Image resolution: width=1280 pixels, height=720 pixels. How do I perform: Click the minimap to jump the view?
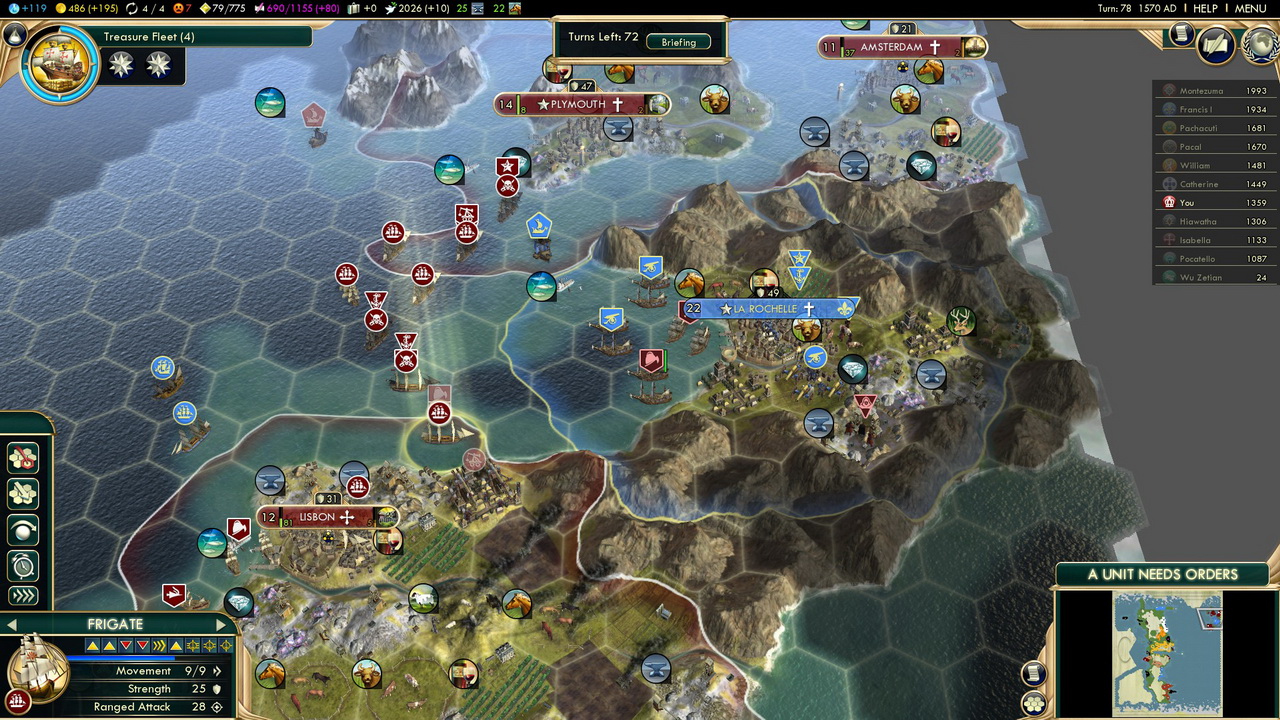1167,652
